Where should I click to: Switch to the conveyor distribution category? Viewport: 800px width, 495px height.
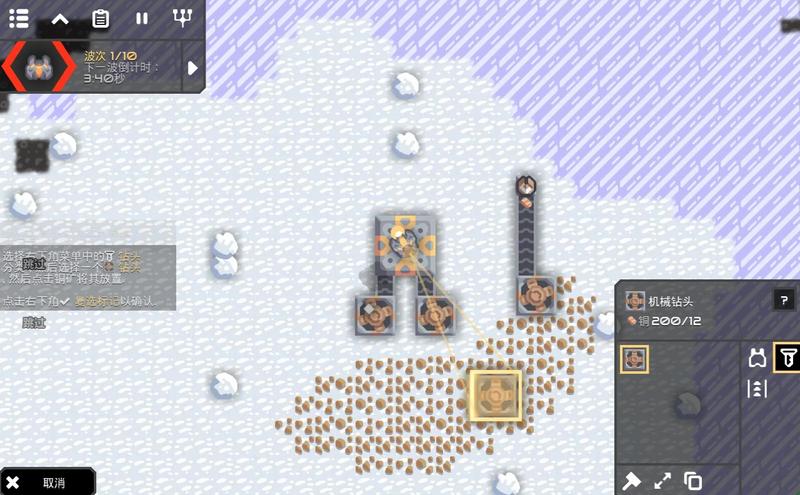[x=757, y=388]
